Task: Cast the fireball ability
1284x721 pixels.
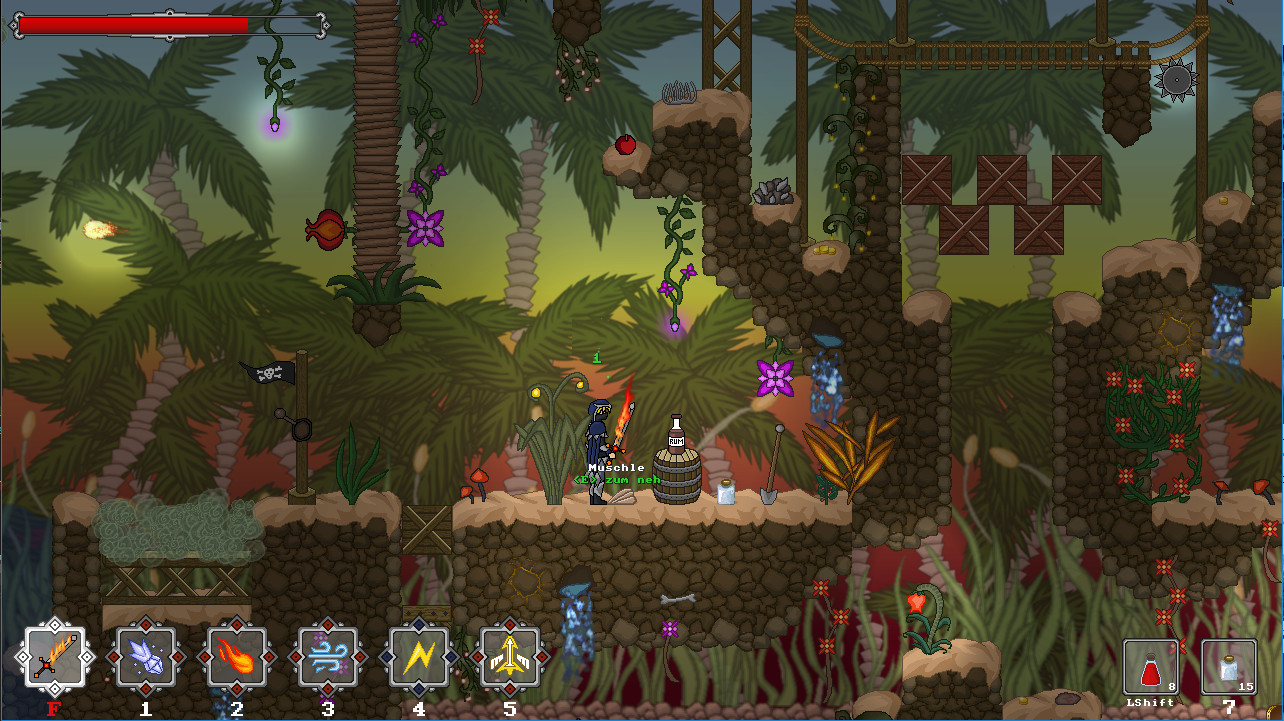Action: (236, 657)
